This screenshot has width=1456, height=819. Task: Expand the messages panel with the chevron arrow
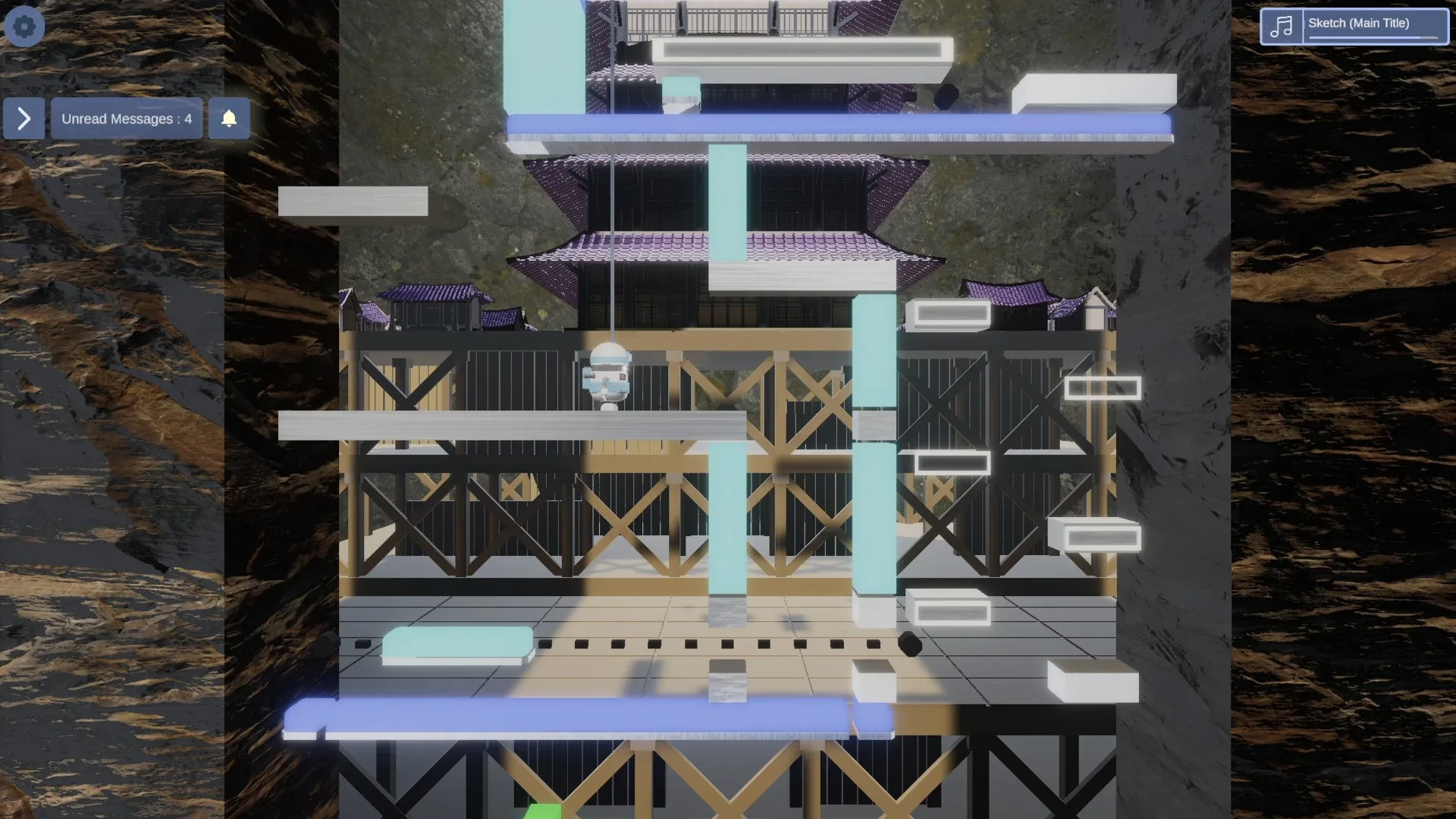coord(23,118)
